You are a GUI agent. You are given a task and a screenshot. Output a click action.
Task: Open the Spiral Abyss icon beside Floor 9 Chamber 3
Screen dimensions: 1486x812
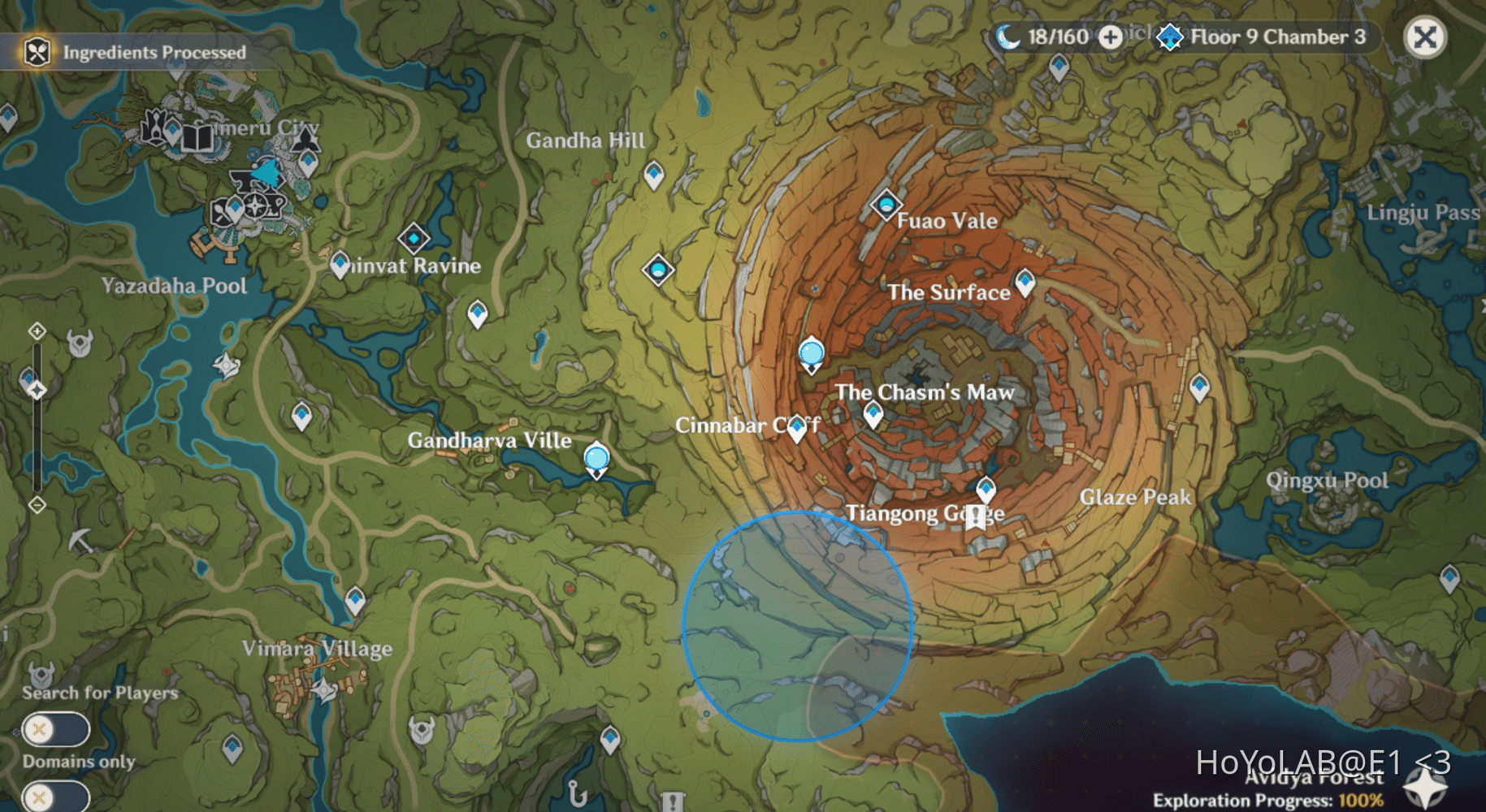click(1170, 36)
